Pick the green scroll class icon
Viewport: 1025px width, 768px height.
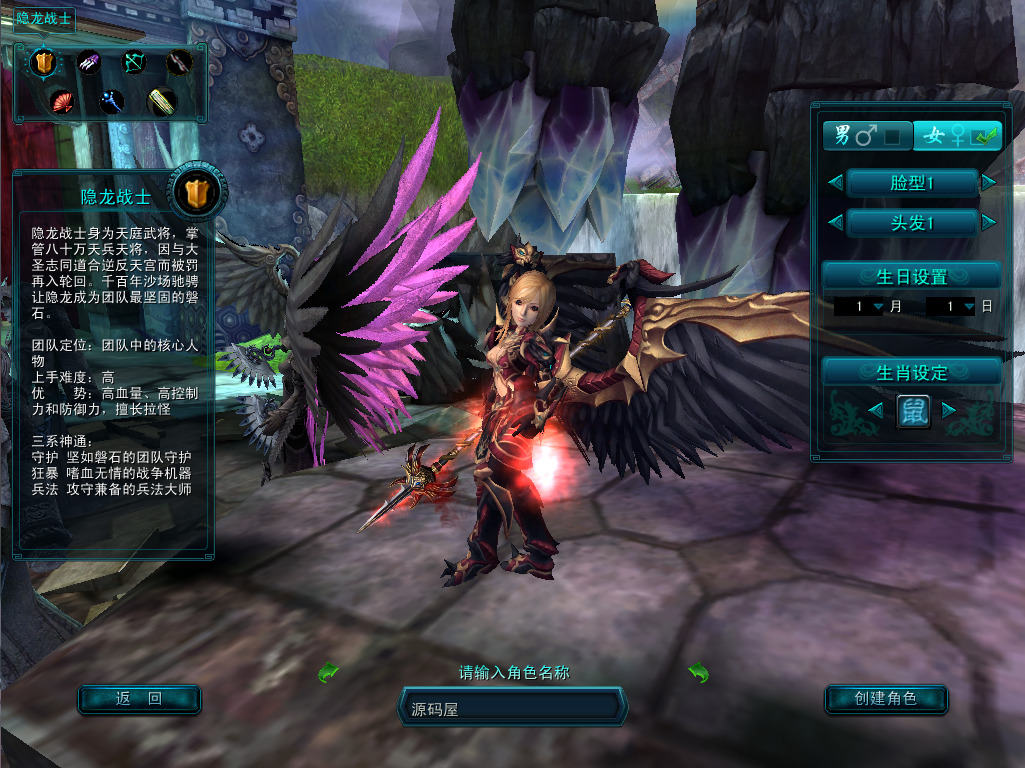[x=161, y=100]
